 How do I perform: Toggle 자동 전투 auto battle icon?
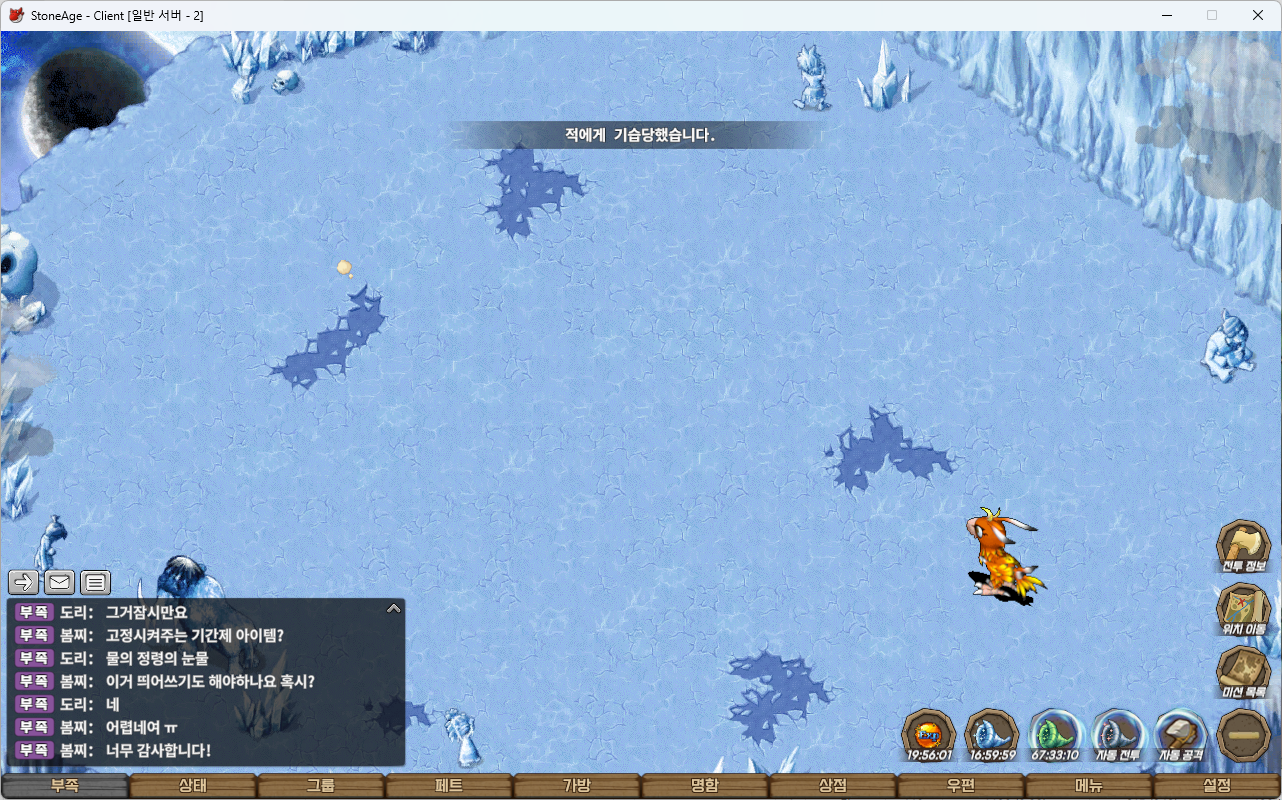(x=1118, y=734)
